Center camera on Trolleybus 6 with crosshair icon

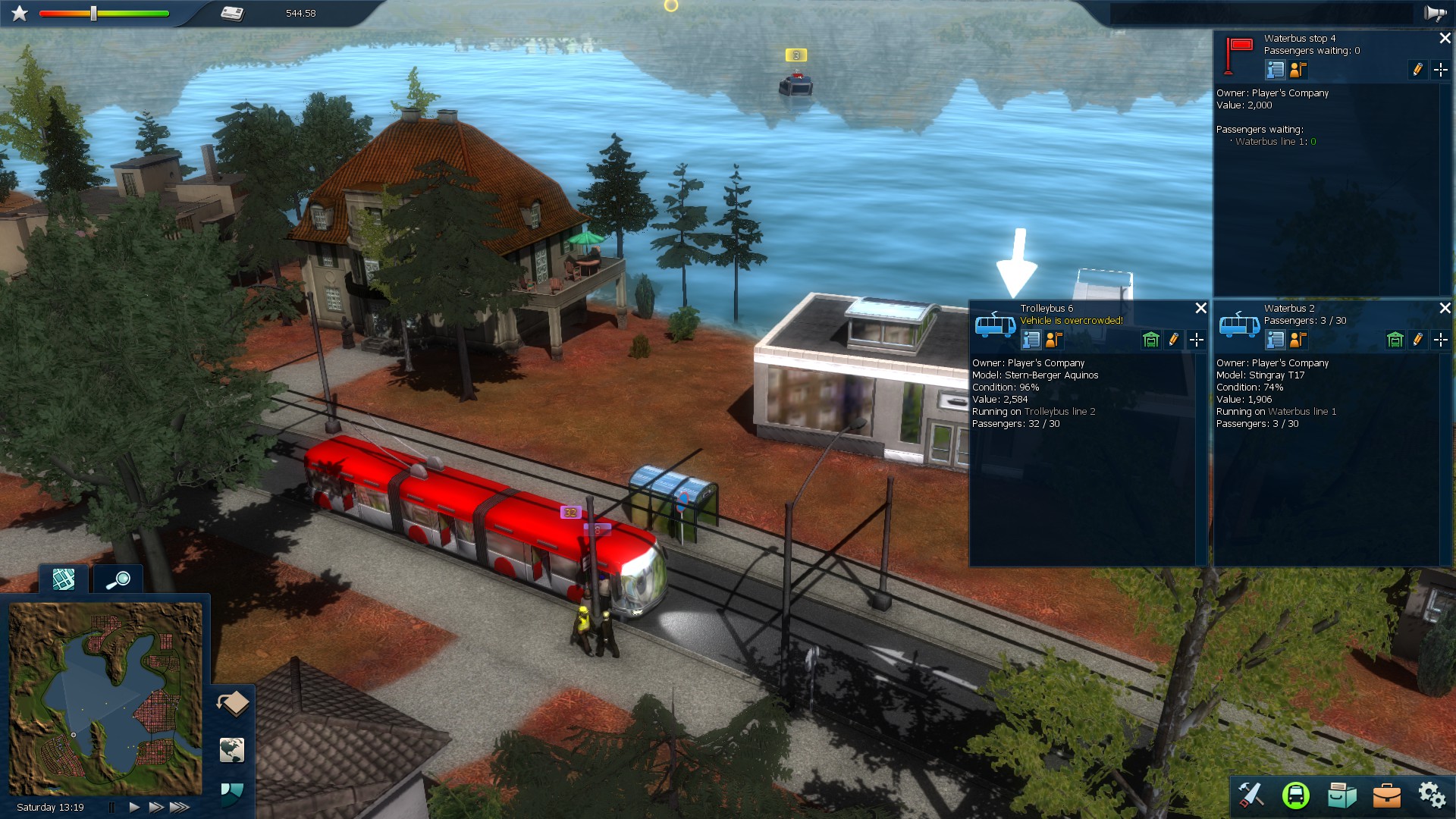(x=1197, y=340)
